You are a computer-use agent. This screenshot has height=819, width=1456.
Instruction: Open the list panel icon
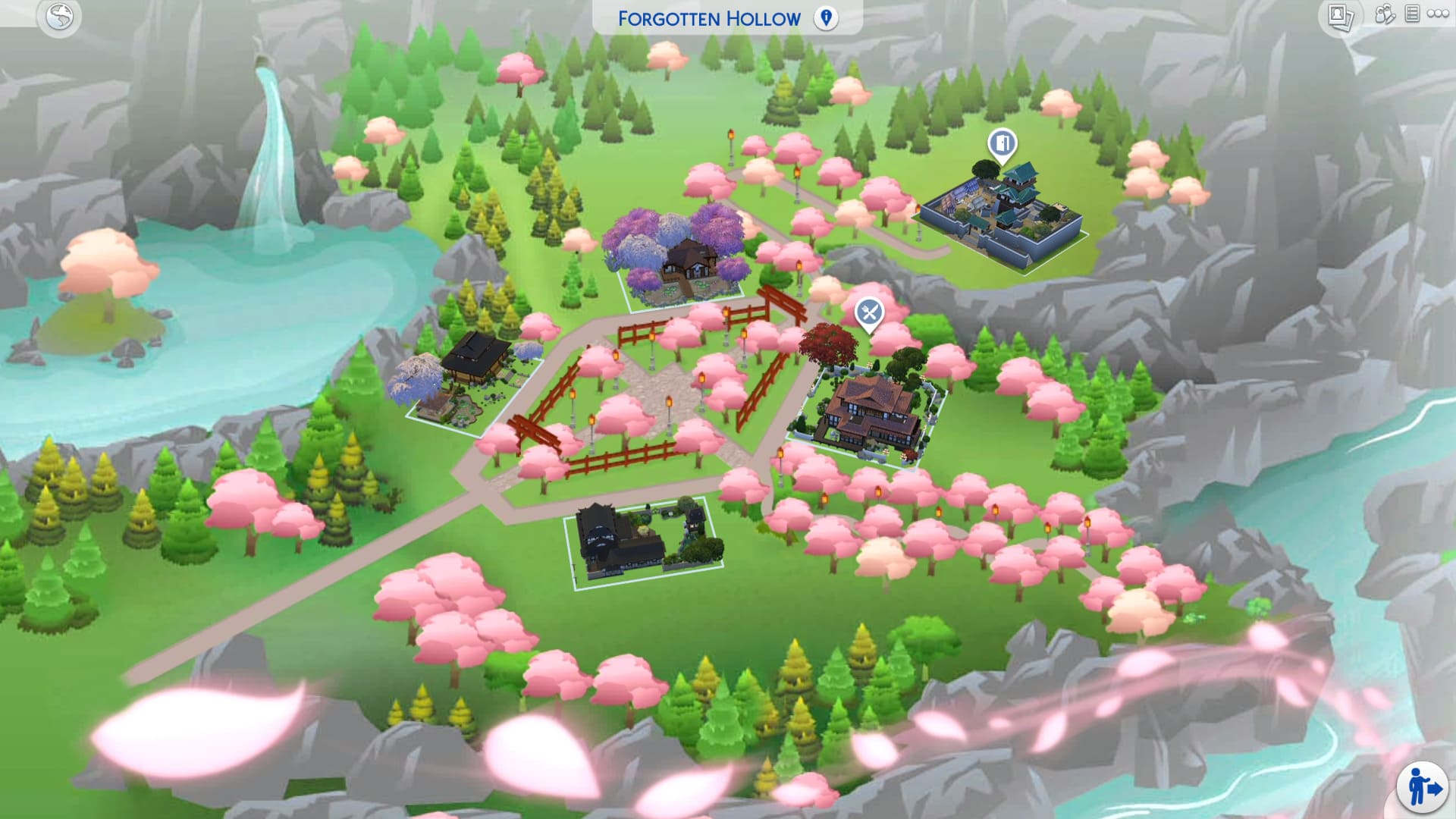click(1412, 14)
